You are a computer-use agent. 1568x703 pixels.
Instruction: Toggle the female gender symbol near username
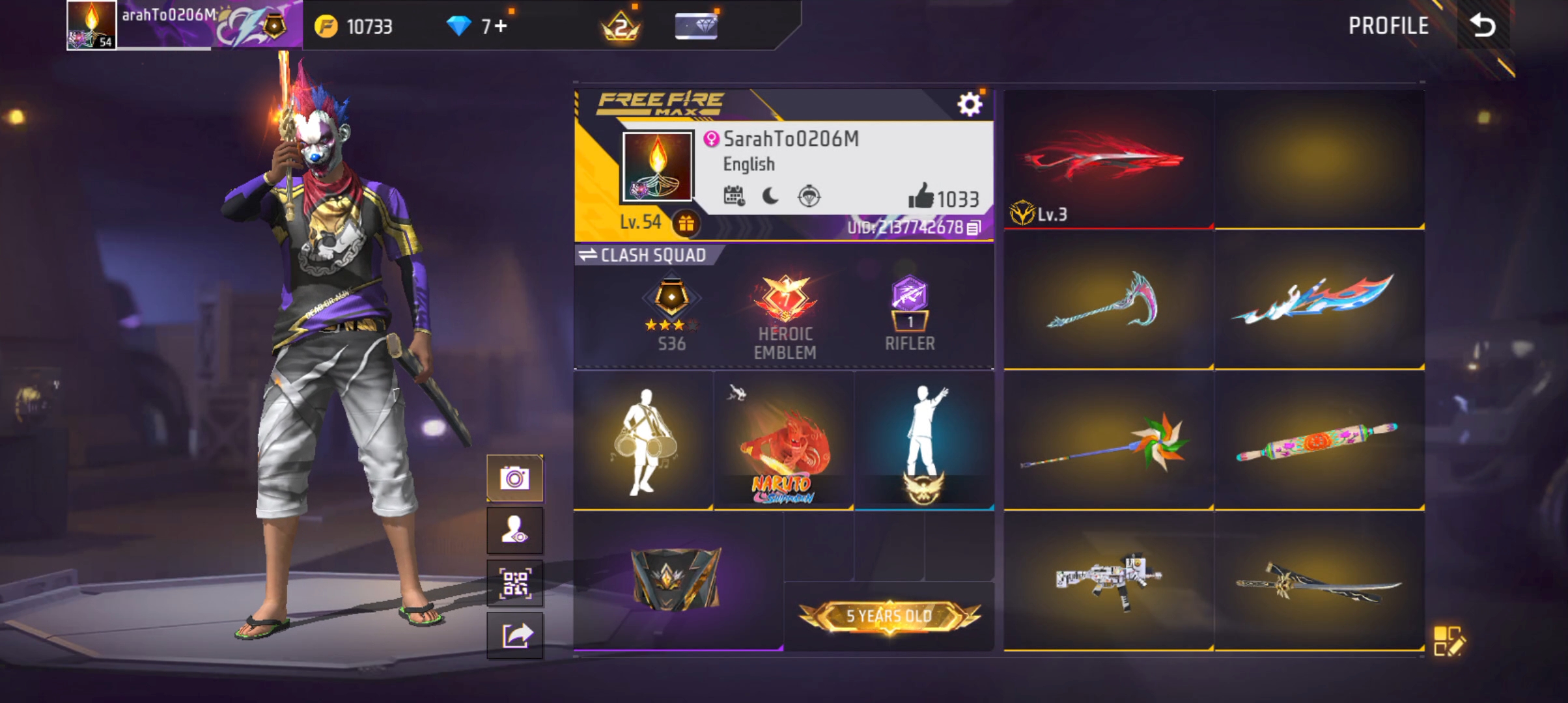click(712, 139)
